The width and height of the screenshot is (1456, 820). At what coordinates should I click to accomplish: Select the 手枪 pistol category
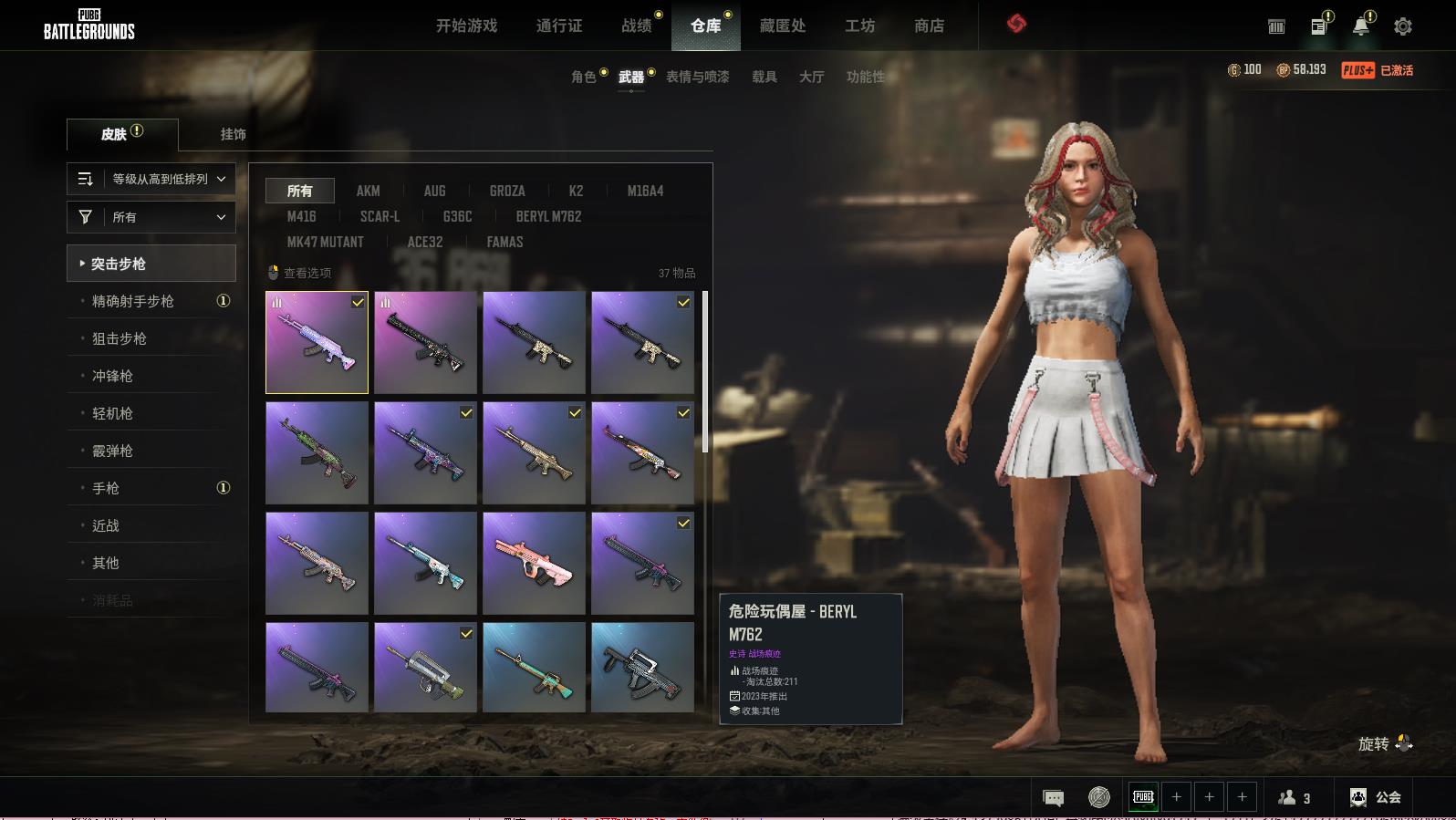tap(106, 488)
